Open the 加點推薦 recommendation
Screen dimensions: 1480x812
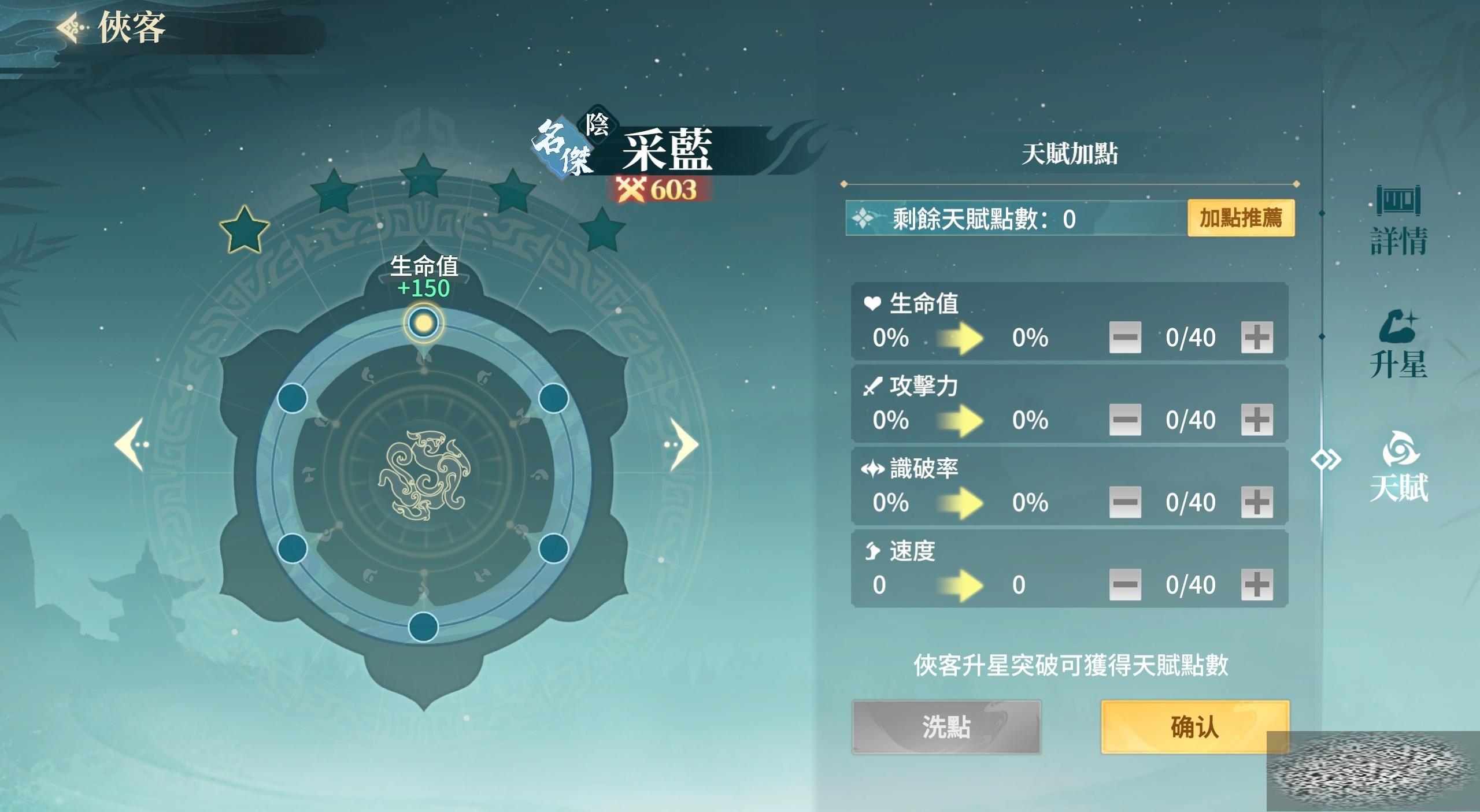tap(1241, 218)
